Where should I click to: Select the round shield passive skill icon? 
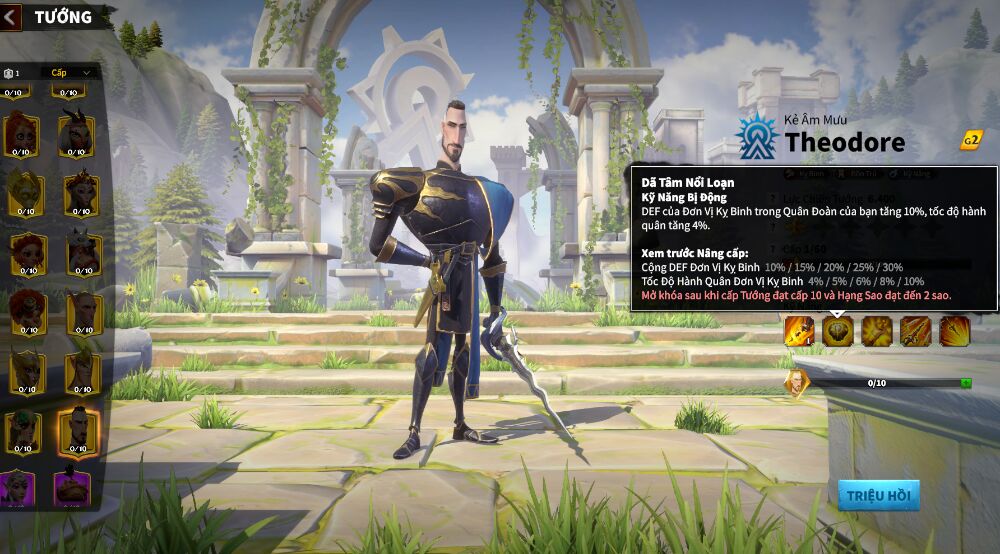click(x=838, y=331)
